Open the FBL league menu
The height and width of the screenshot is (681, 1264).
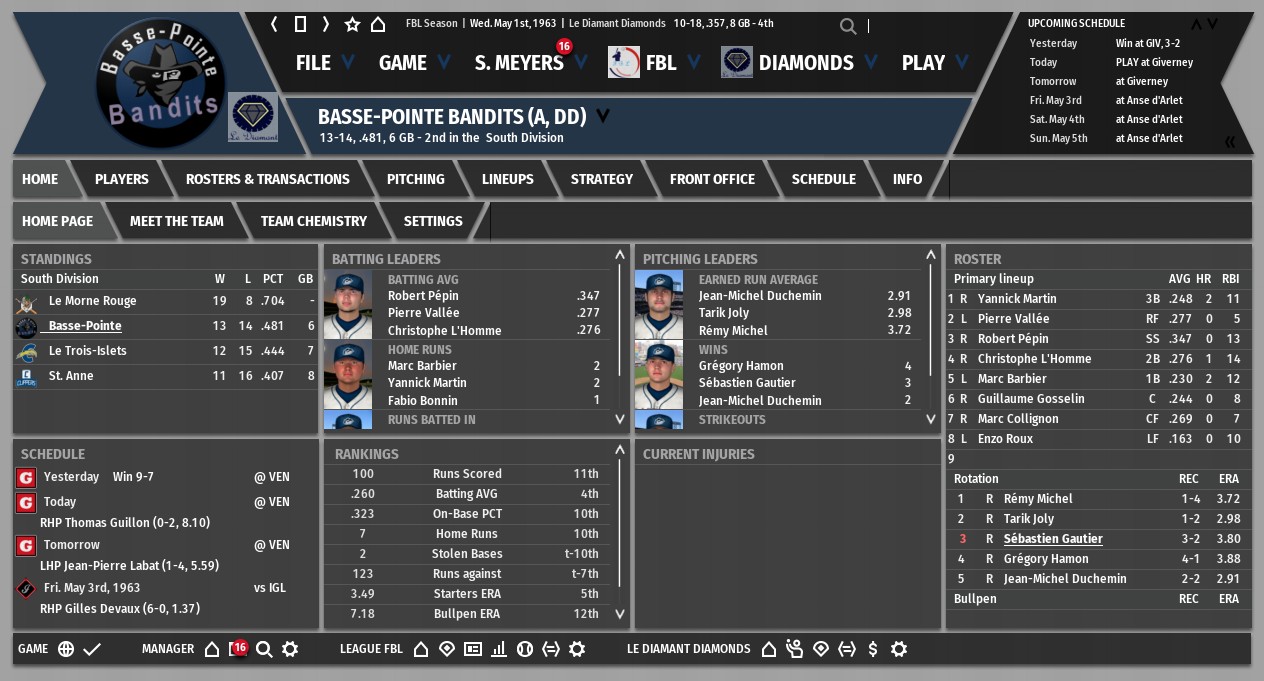660,63
